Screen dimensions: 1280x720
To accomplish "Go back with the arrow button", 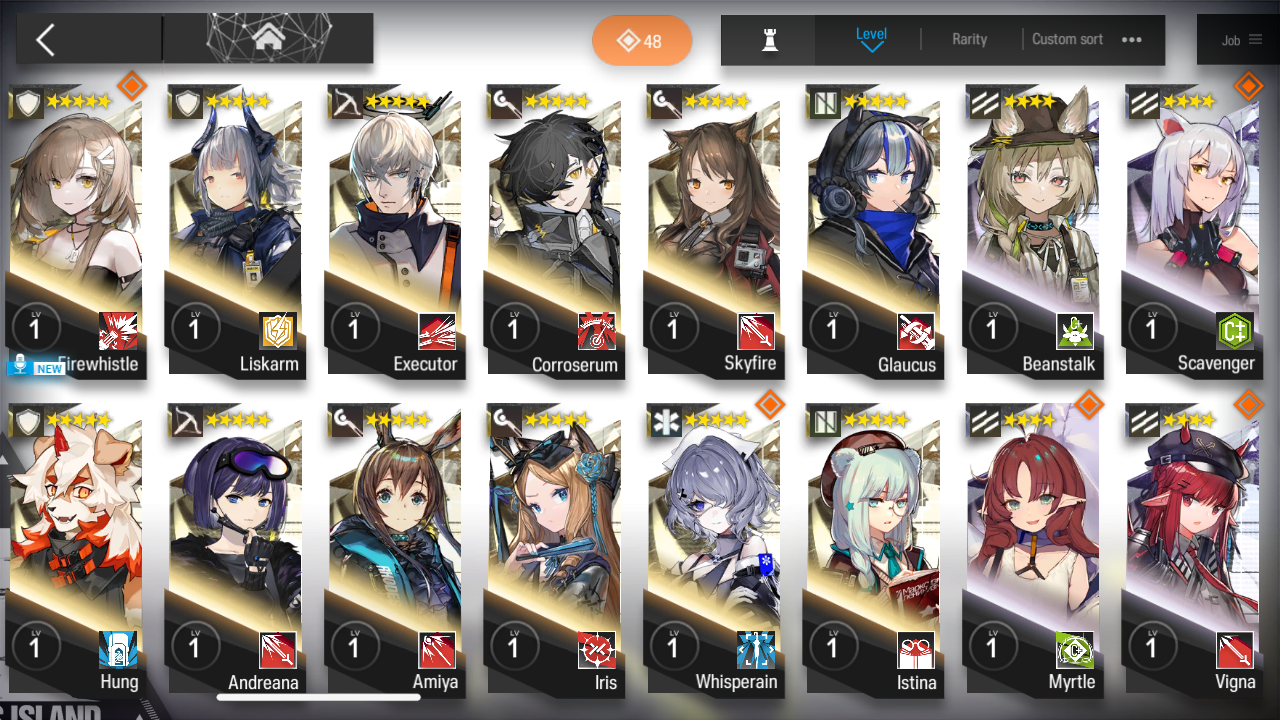I will (46, 40).
